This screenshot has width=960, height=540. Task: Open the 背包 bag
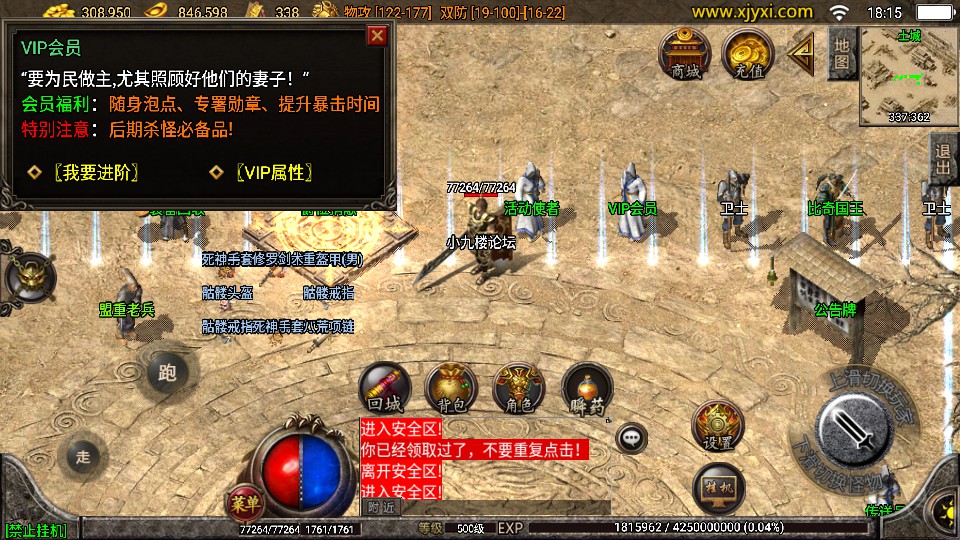452,389
